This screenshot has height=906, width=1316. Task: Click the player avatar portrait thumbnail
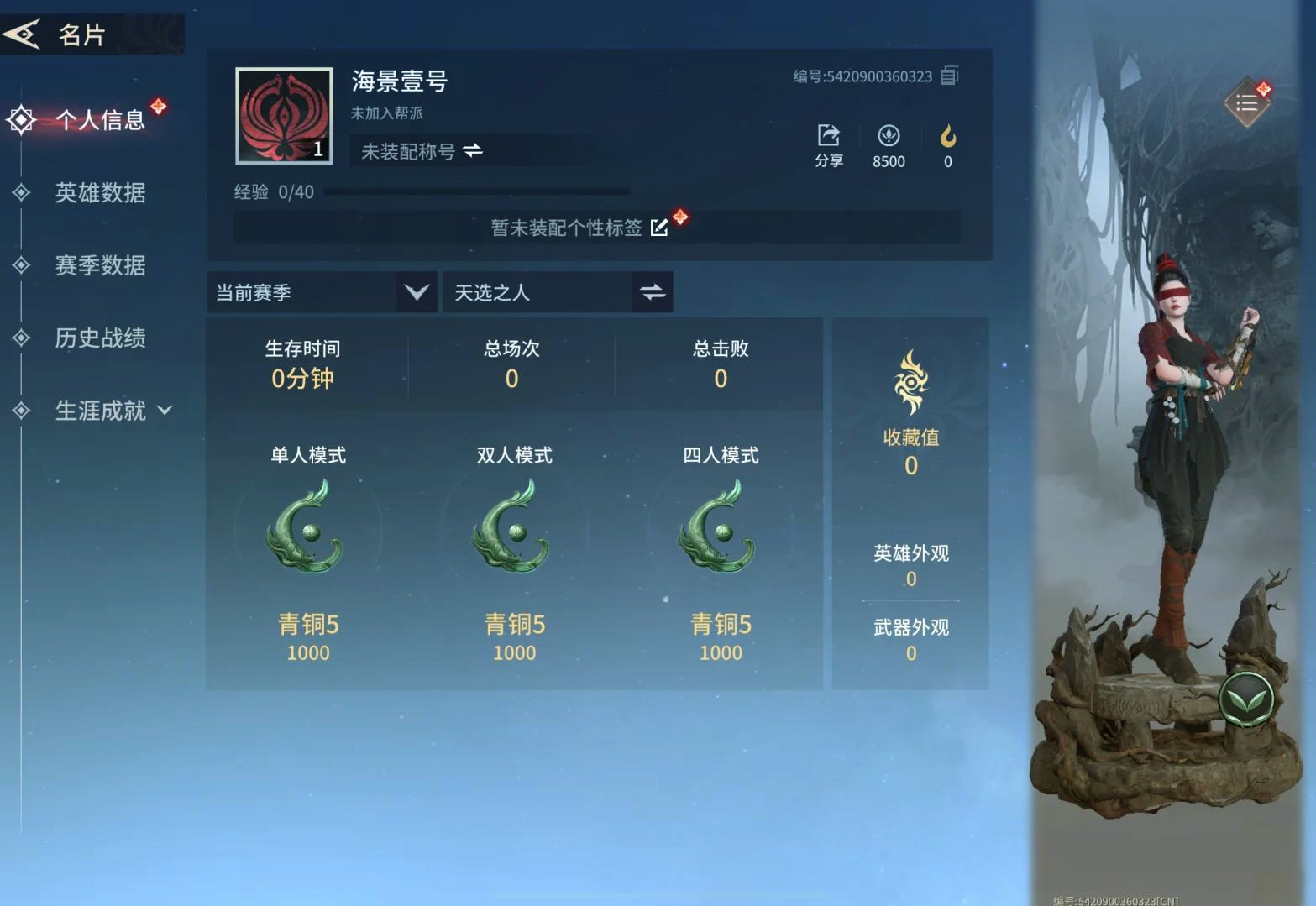click(x=283, y=115)
